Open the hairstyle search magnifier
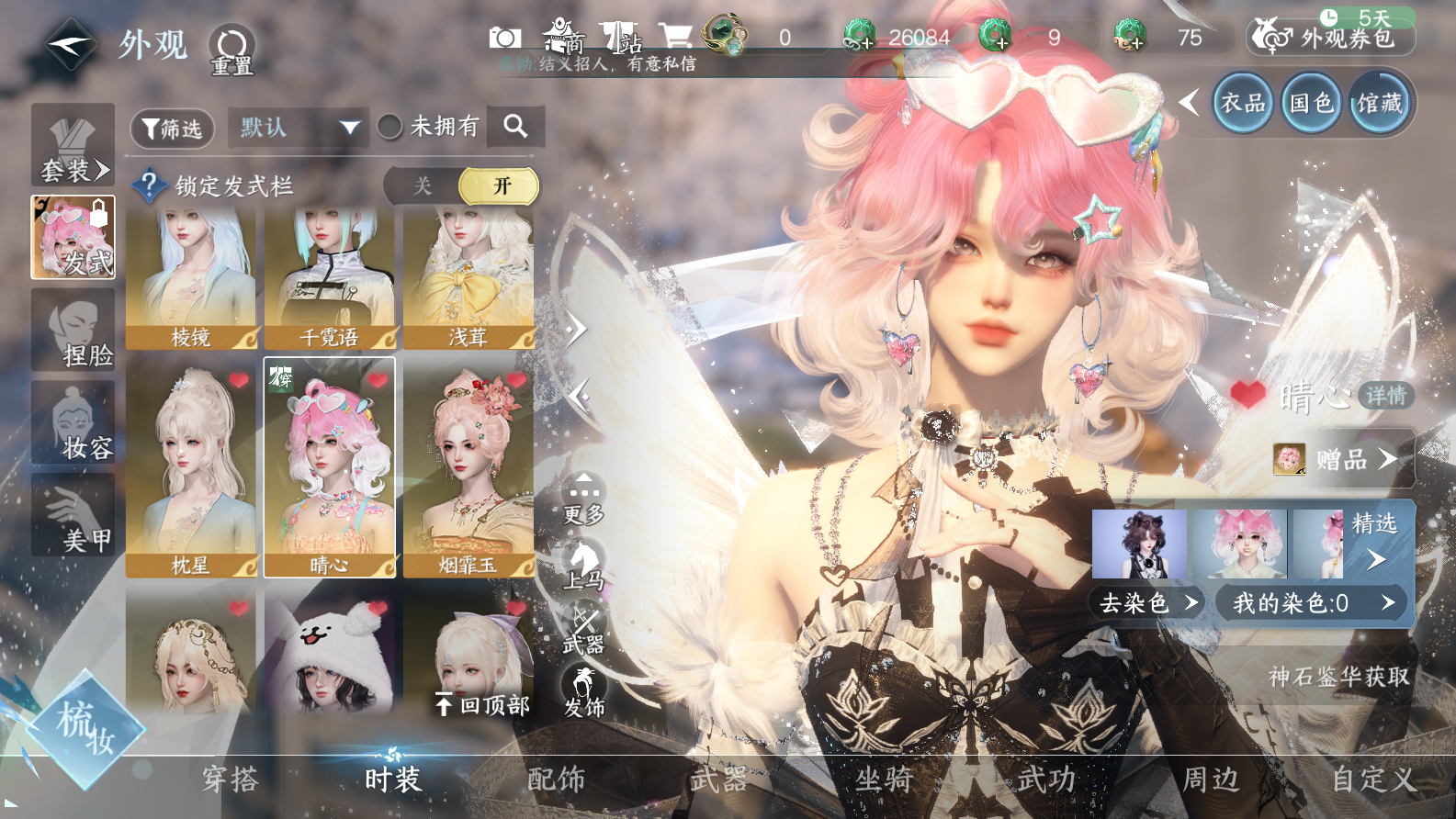 pyautogui.click(x=515, y=127)
